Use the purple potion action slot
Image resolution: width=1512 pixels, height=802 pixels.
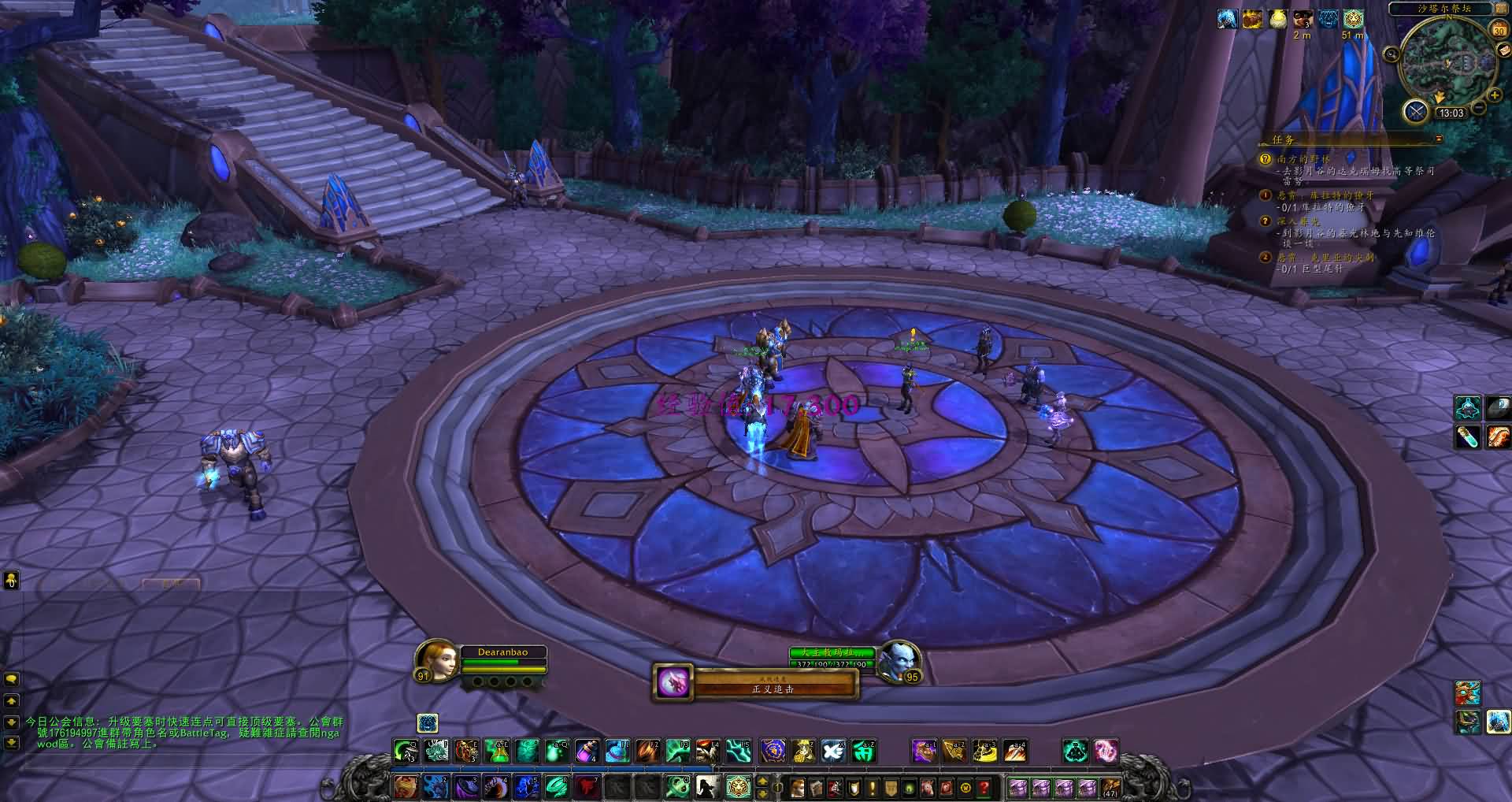[587, 751]
